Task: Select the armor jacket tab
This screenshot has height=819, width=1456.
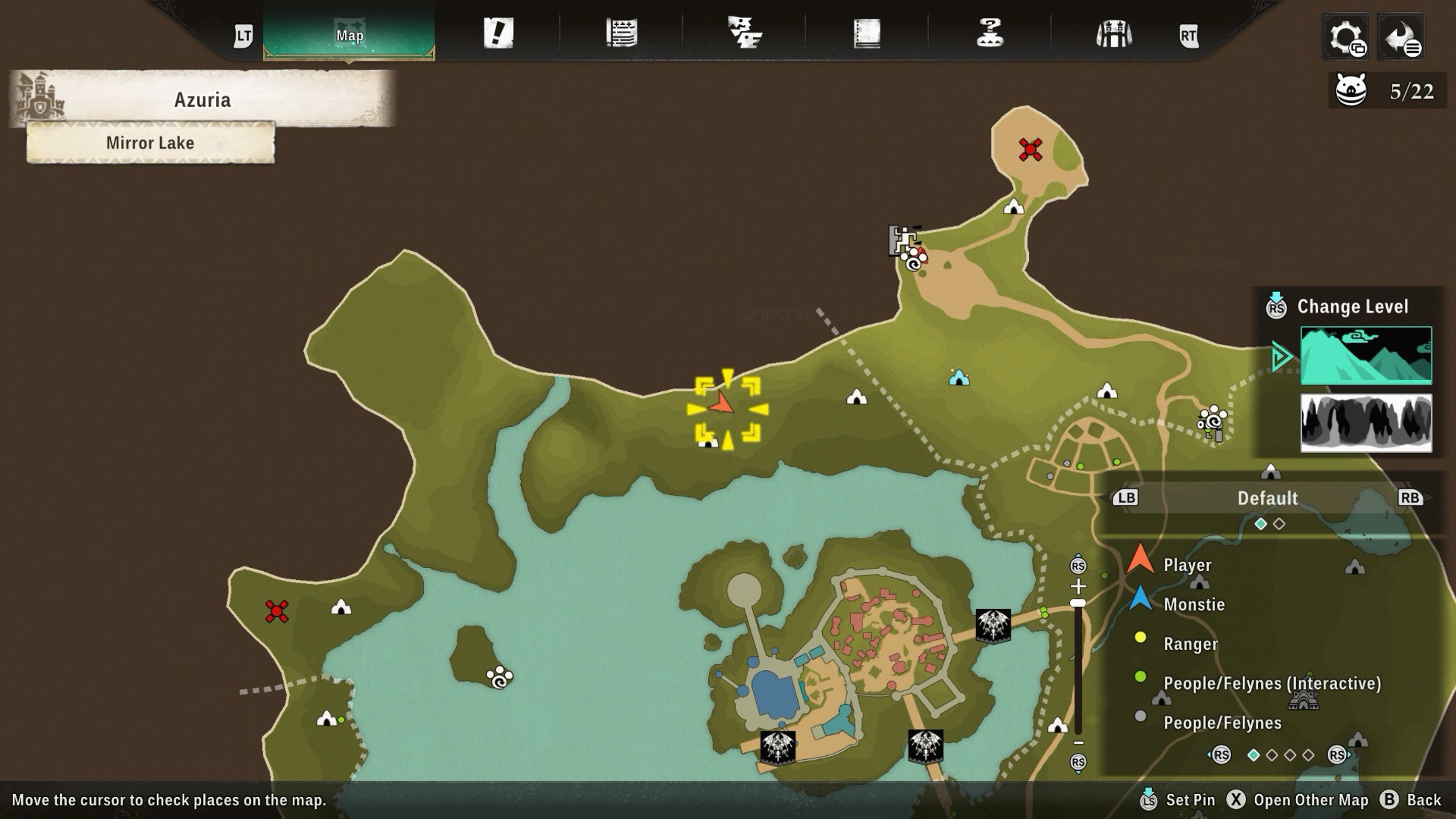Action: point(1113,34)
